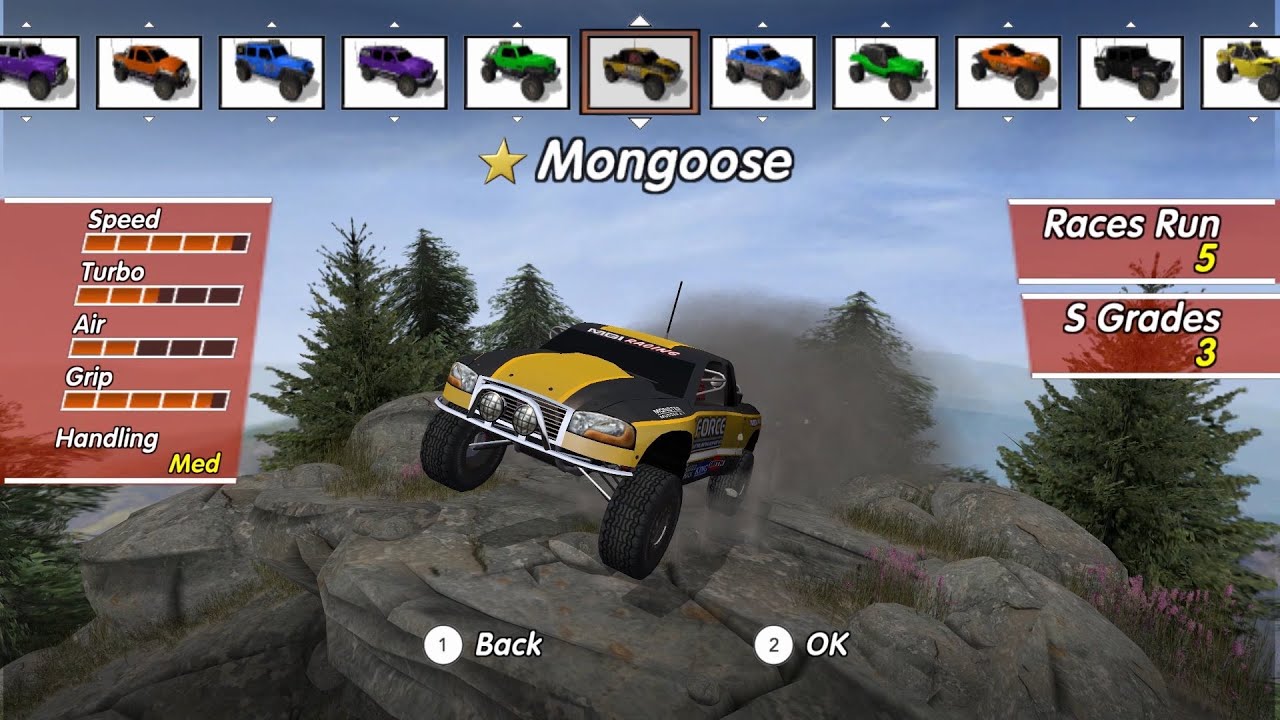Select the yellow buggy thumbnail
Viewport: 1280px width, 720px height.
pos(1242,72)
